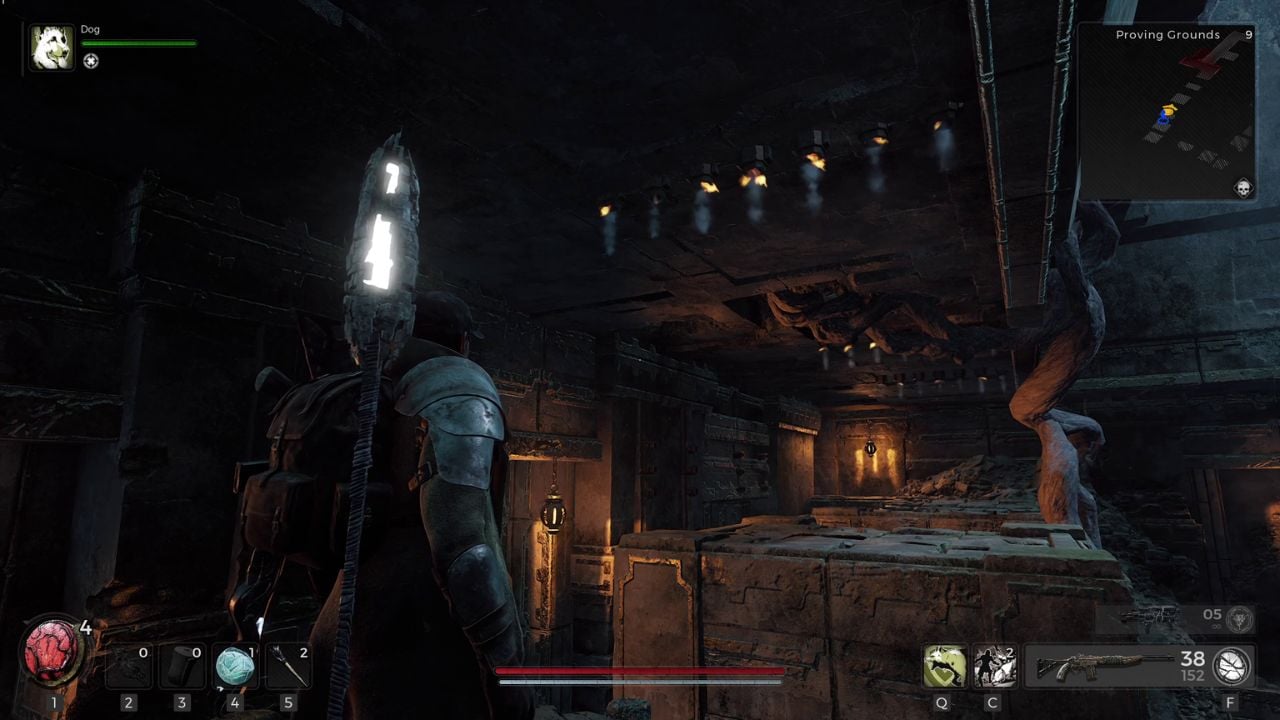Click the arrow consumable in slot 5

point(287,665)
